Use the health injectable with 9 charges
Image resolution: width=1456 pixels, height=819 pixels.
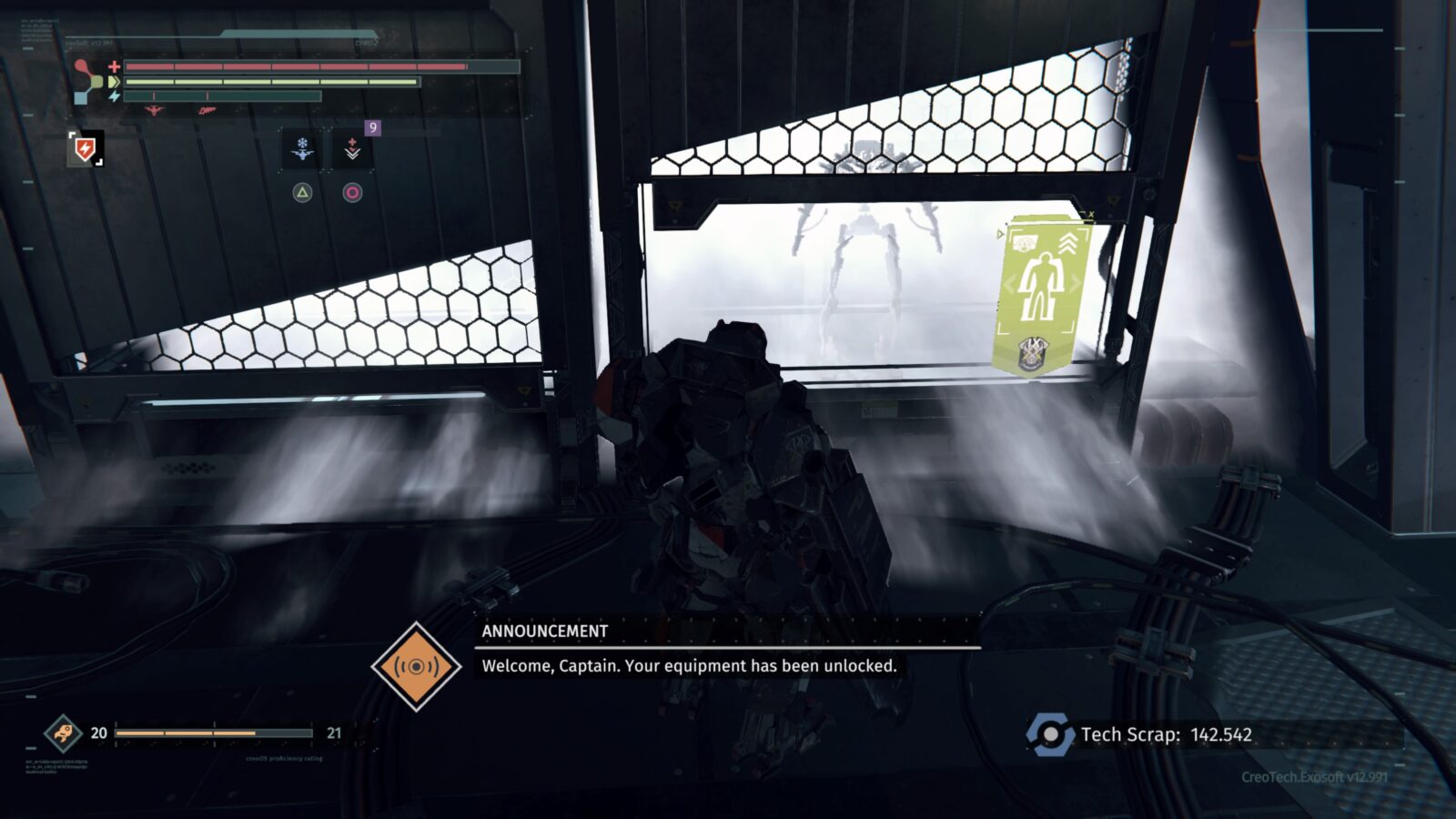(x=352, y=150)
